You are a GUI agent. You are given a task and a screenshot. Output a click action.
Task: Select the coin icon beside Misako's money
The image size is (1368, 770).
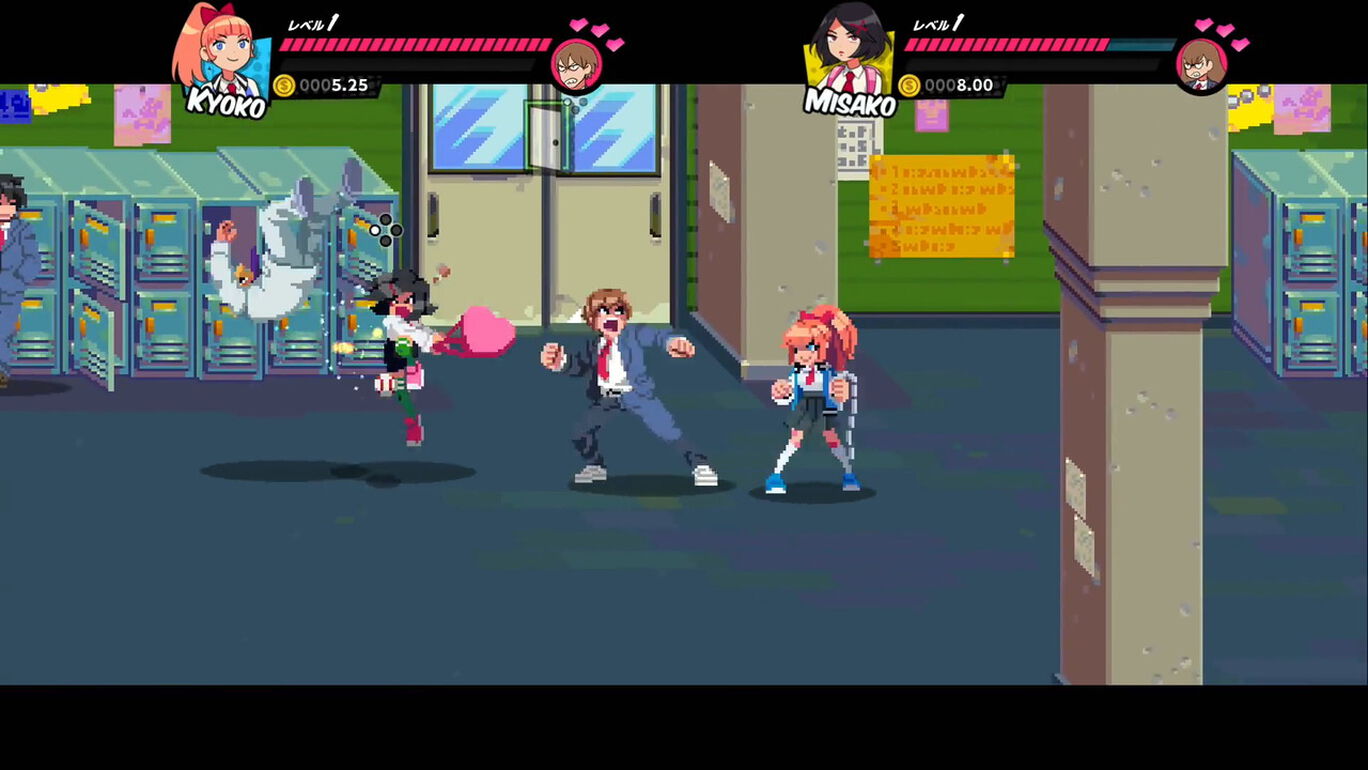coord(912,85)
